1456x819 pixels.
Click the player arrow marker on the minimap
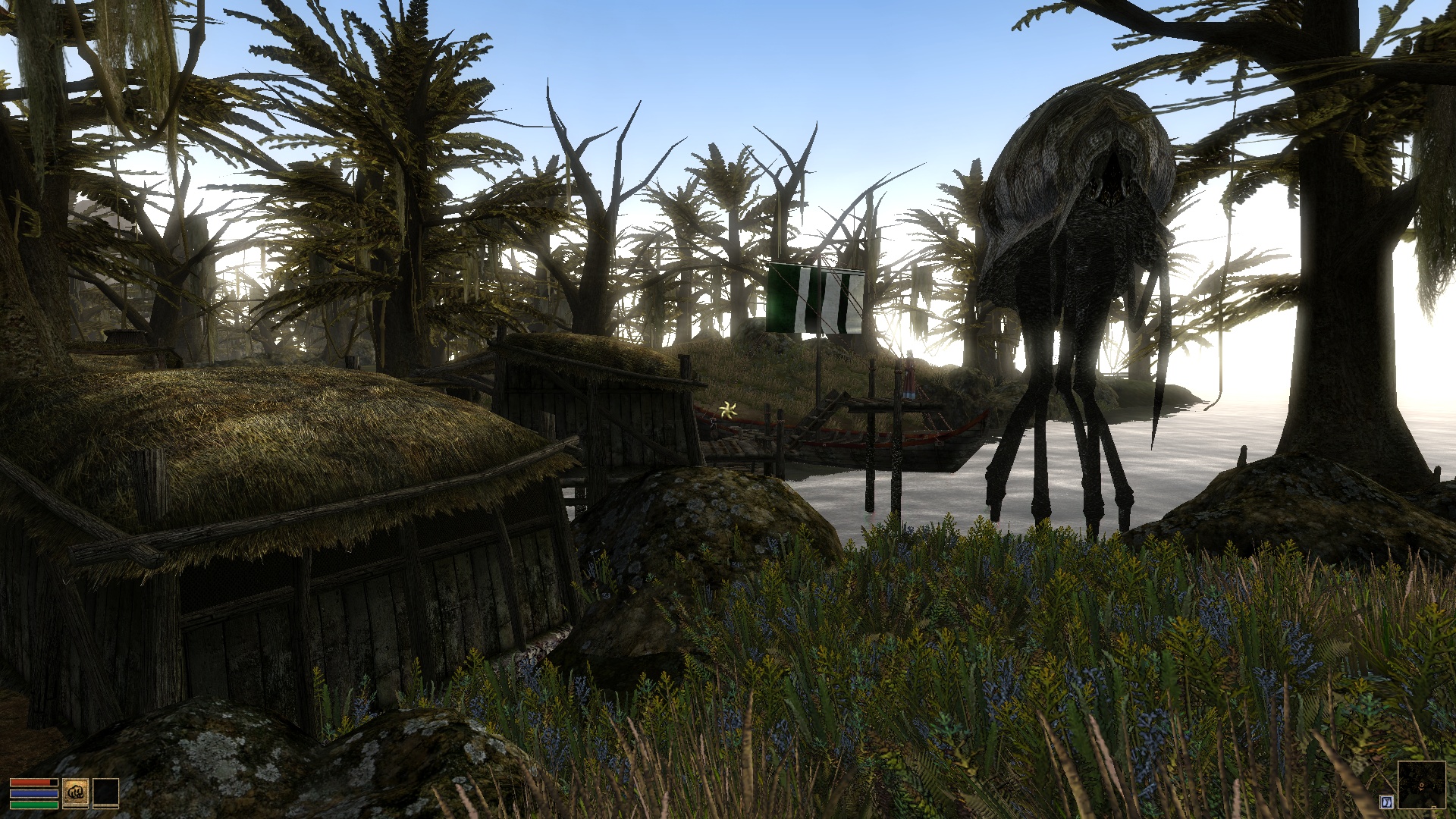coord(1421,785)
